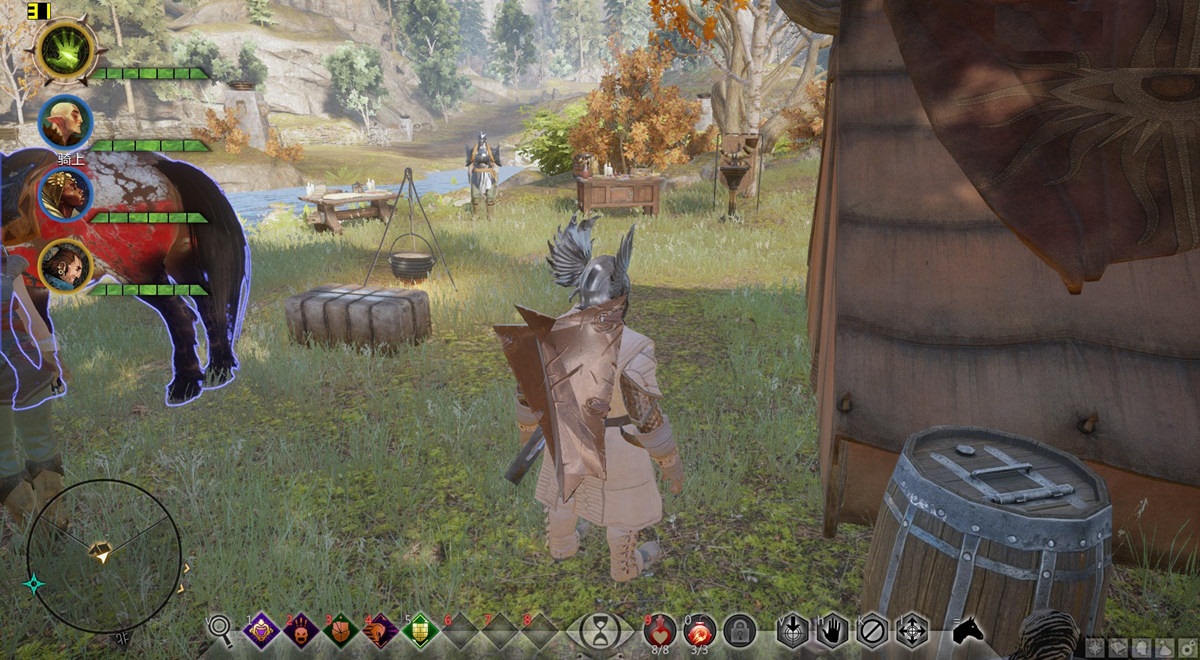Activate the magnifying glass search icon
The image size is (1200, 660).
(x=220, y=628)
